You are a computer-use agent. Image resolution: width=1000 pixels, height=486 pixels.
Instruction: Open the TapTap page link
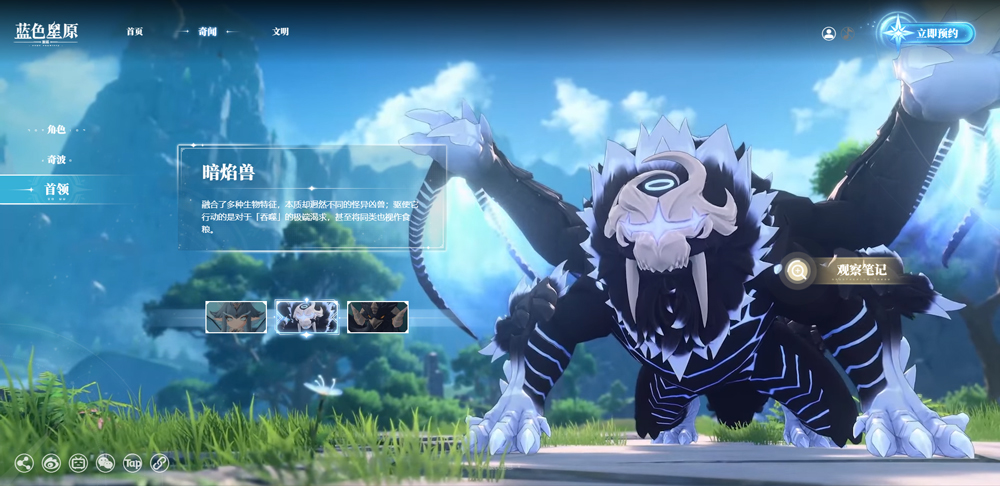(132, 463)
